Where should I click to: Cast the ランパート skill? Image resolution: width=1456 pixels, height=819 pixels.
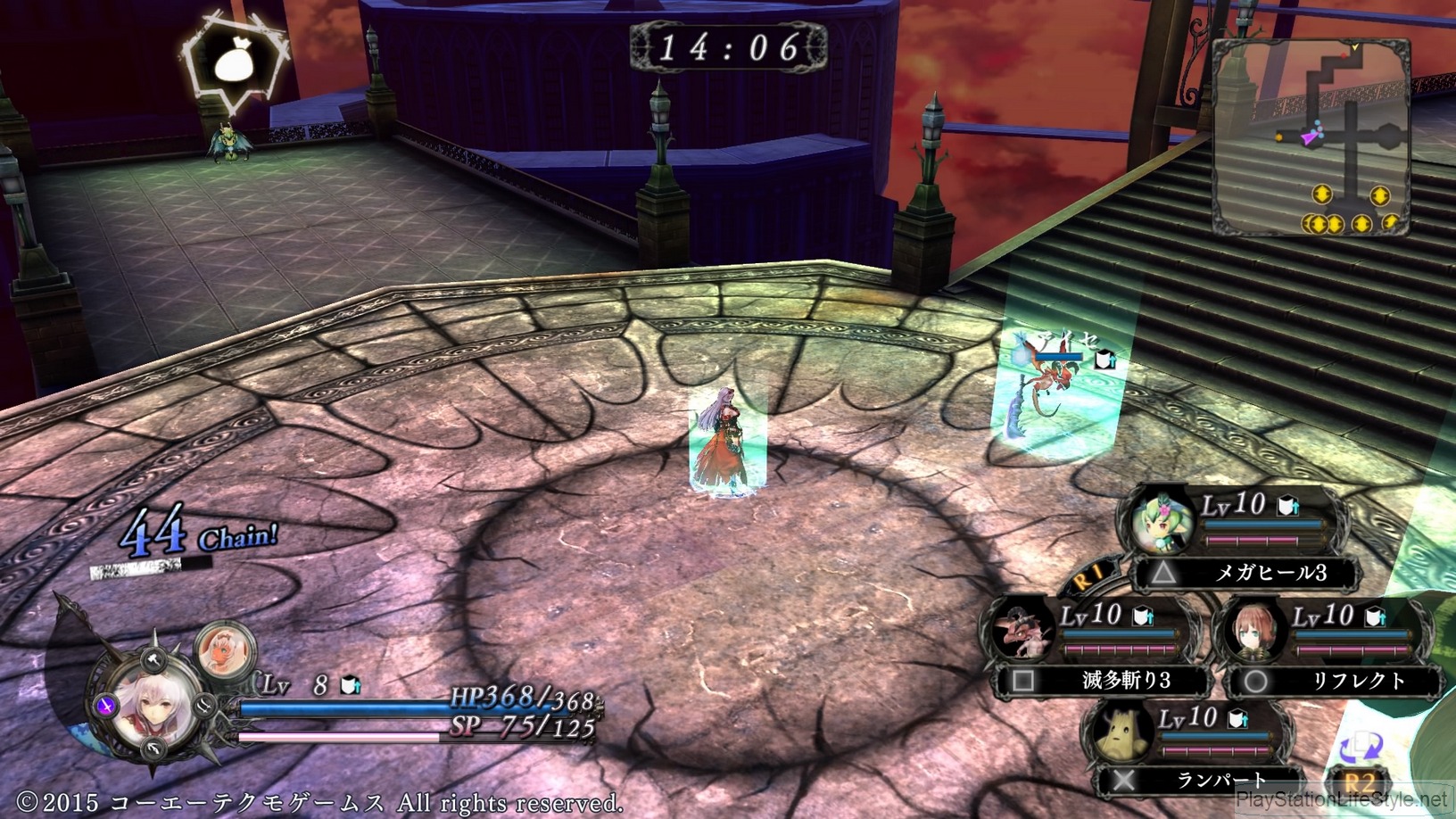tap(1196, 781)
